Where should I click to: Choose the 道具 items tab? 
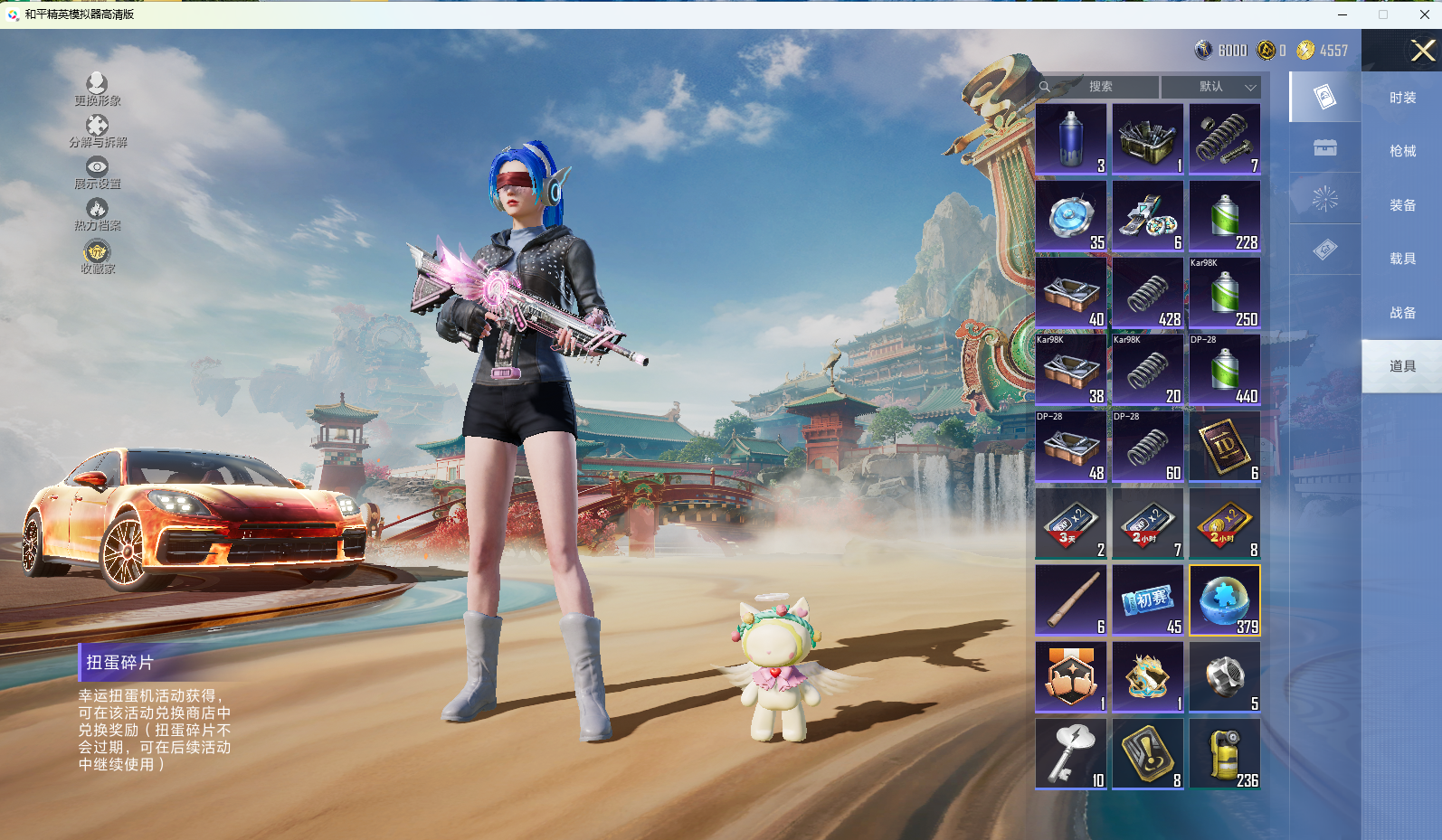coord(1402,366)
